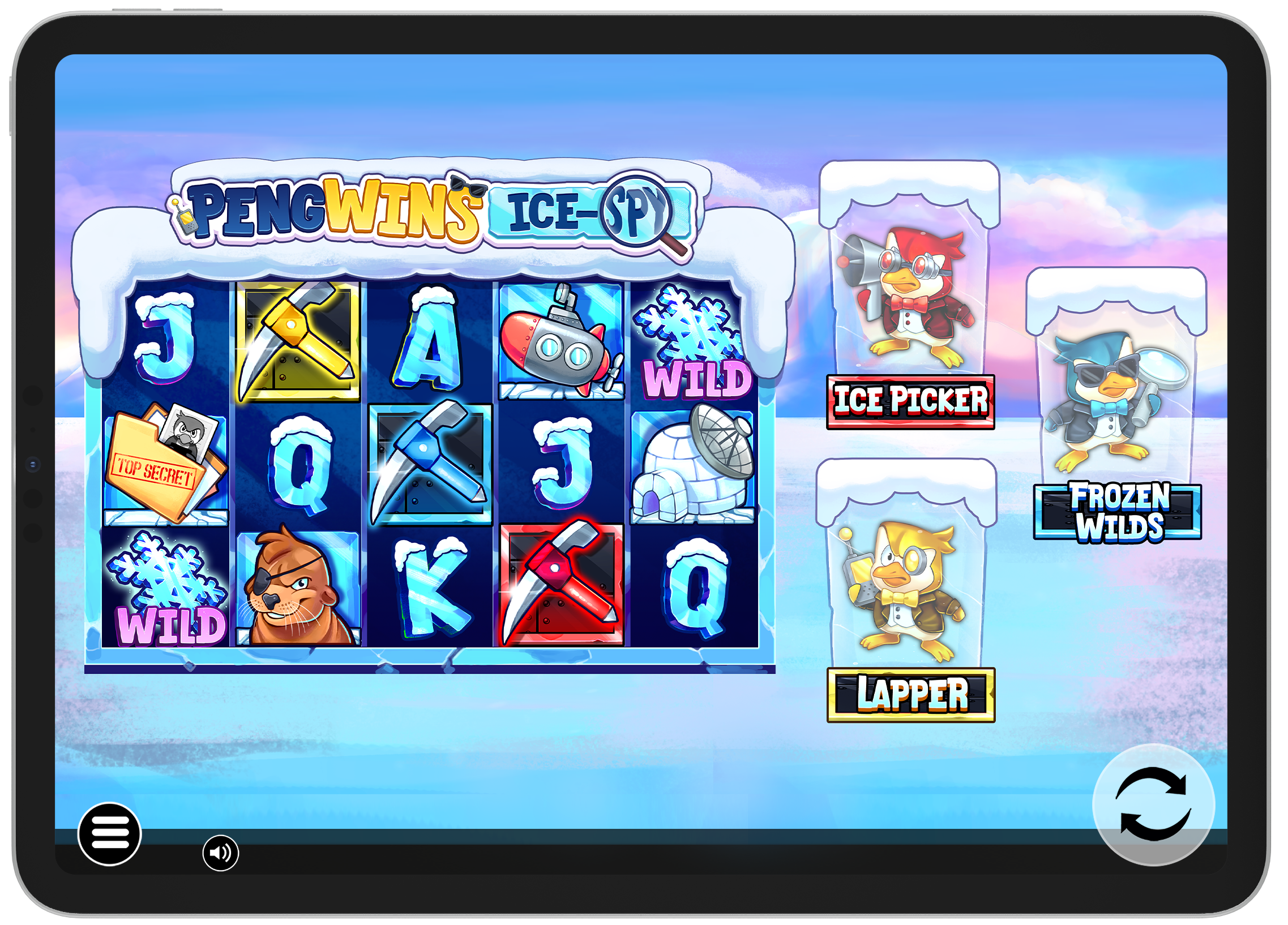Select the Lapper feature label
Viewport: 1288px width, 925px height.
[911, 695]
